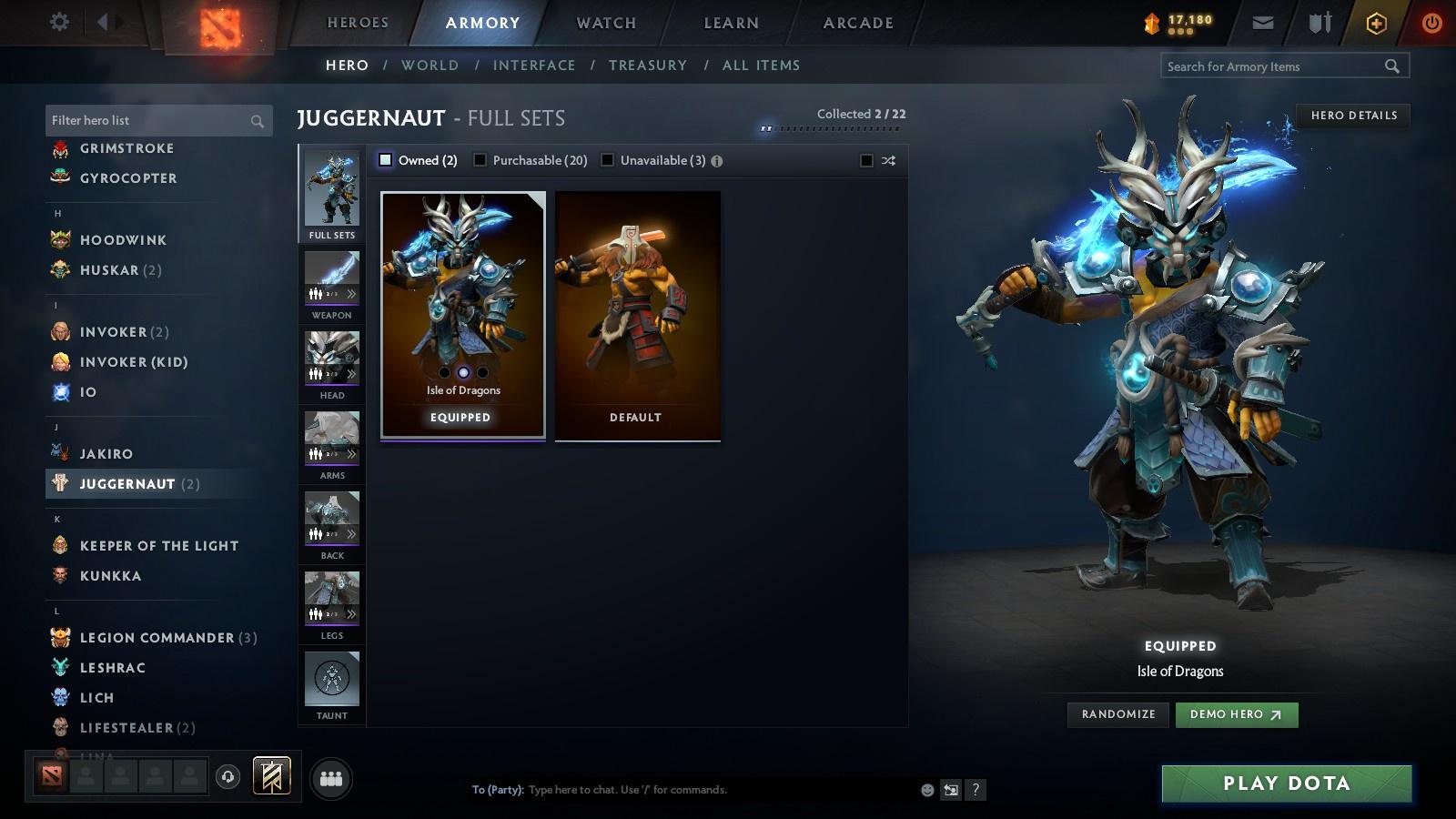Open the settings gear icon
Viewport: 1456px width, 819px height.
click(x=58, y=22)
